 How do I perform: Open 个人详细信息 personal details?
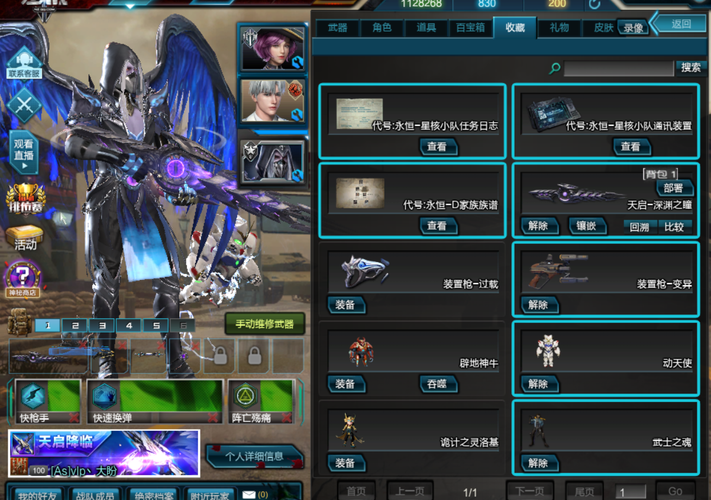(255, 457)
